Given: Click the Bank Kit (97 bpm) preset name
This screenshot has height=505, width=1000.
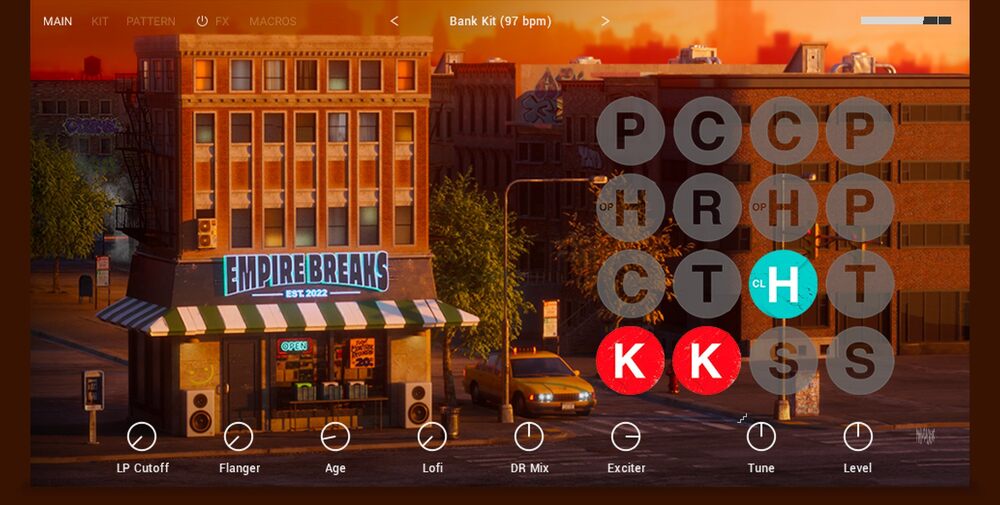Looking at the screenshot, I should (500, 21).
